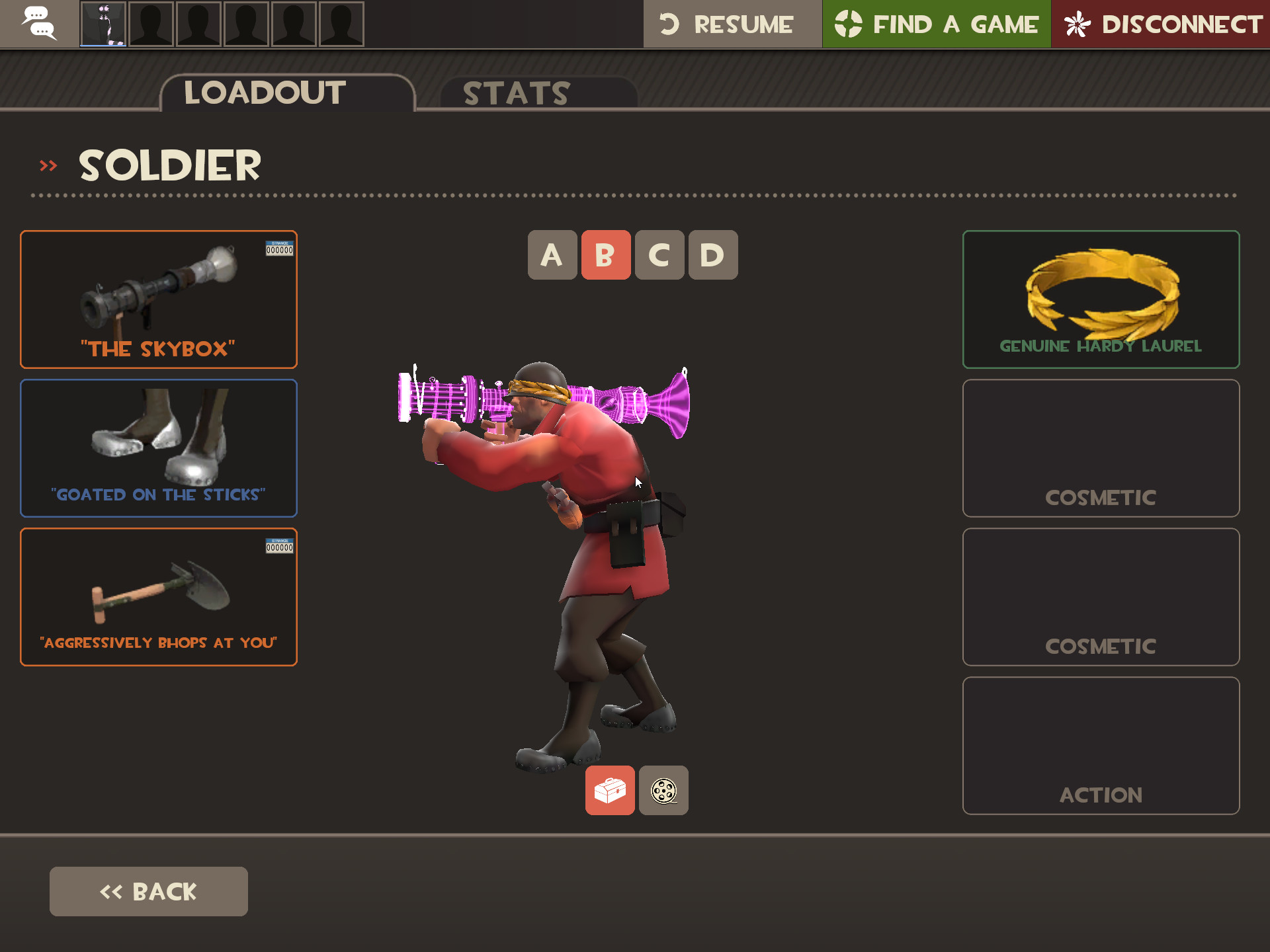1270x952 pixels.
Task: Choose the Goated on the Sticks weapon
Action: (x=159, y=448)
